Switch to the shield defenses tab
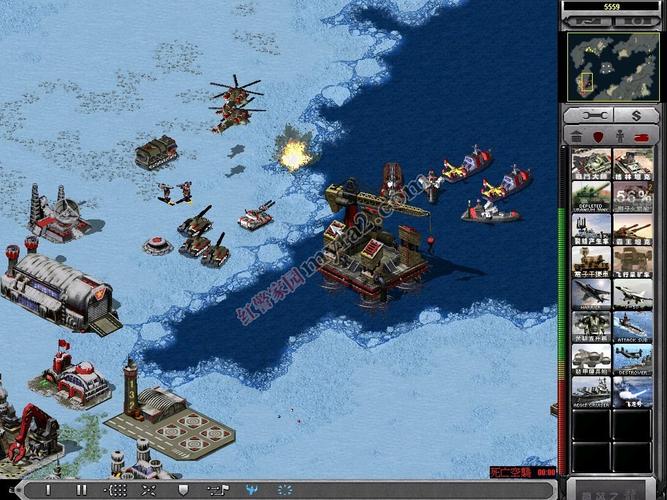This screenshot has height=500, width=667. pos(598,136)
